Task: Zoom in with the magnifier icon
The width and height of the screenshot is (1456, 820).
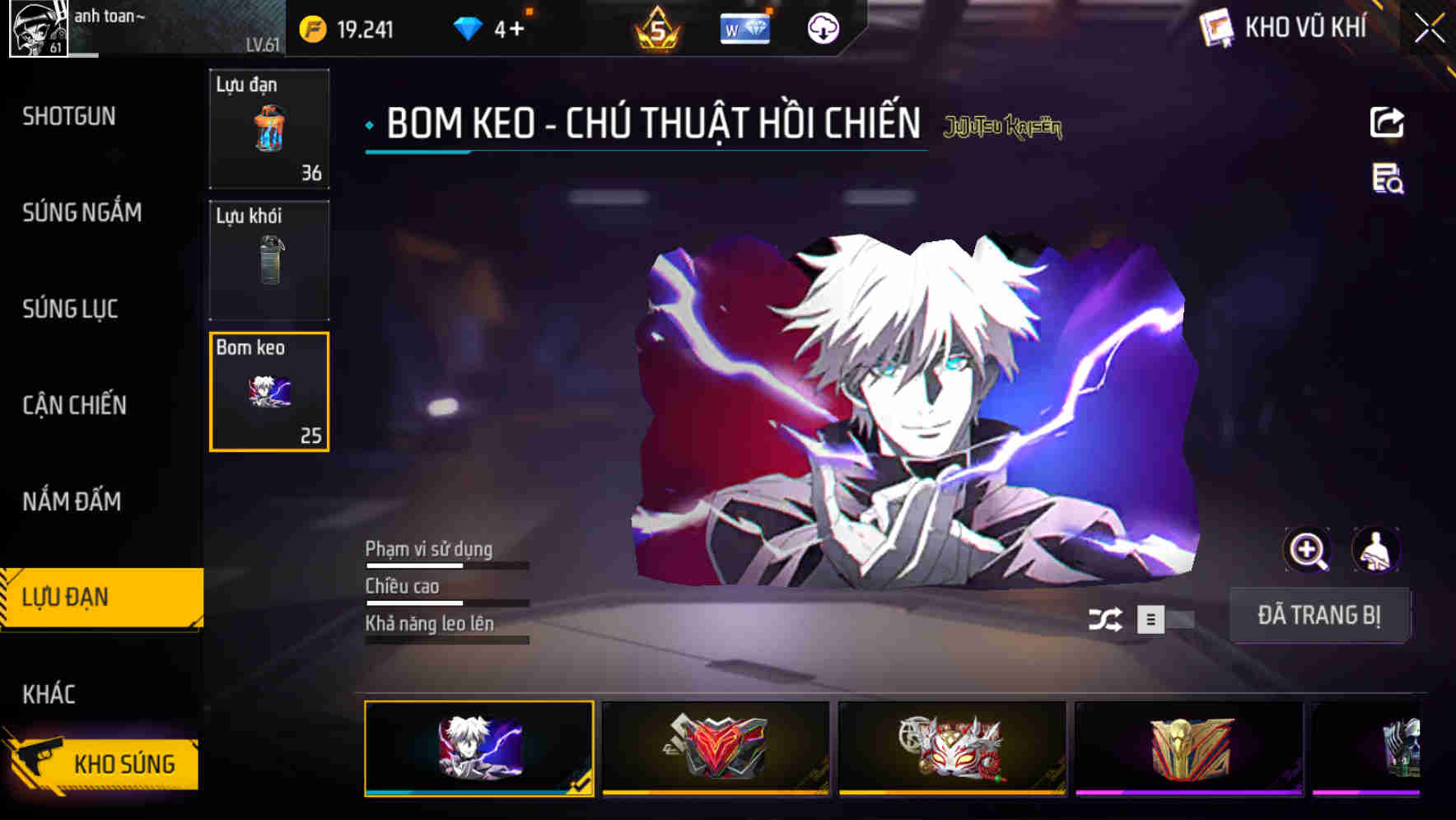Action: [1308, 549]
